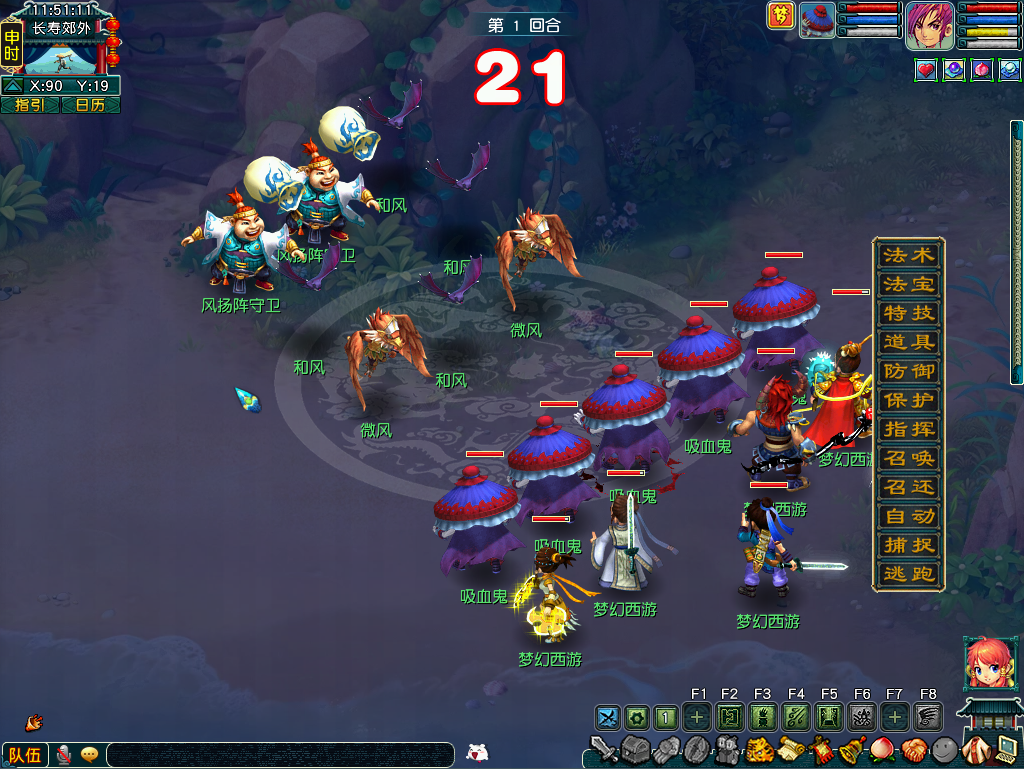Choose the 防御 defend command
1024x769 pixels.
[908, 371]
